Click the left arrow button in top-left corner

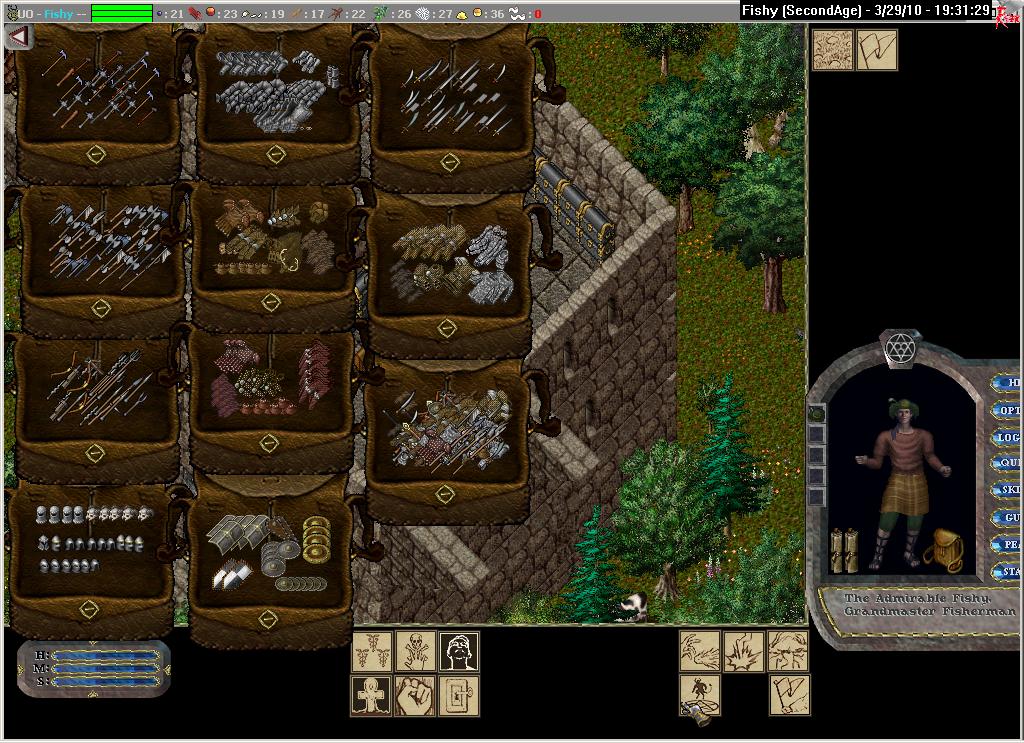point(18,36)
